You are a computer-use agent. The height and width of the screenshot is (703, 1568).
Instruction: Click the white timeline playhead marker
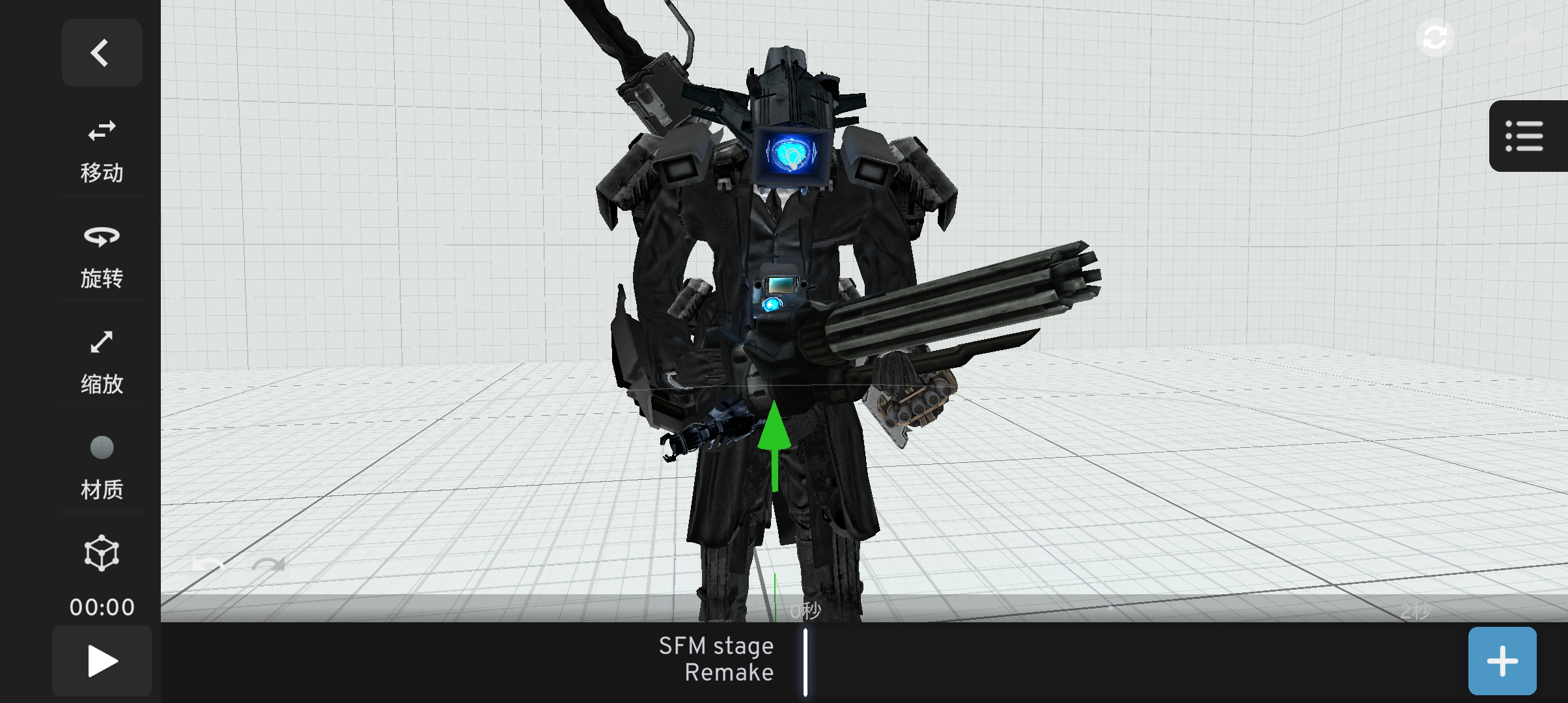point(805,661)
